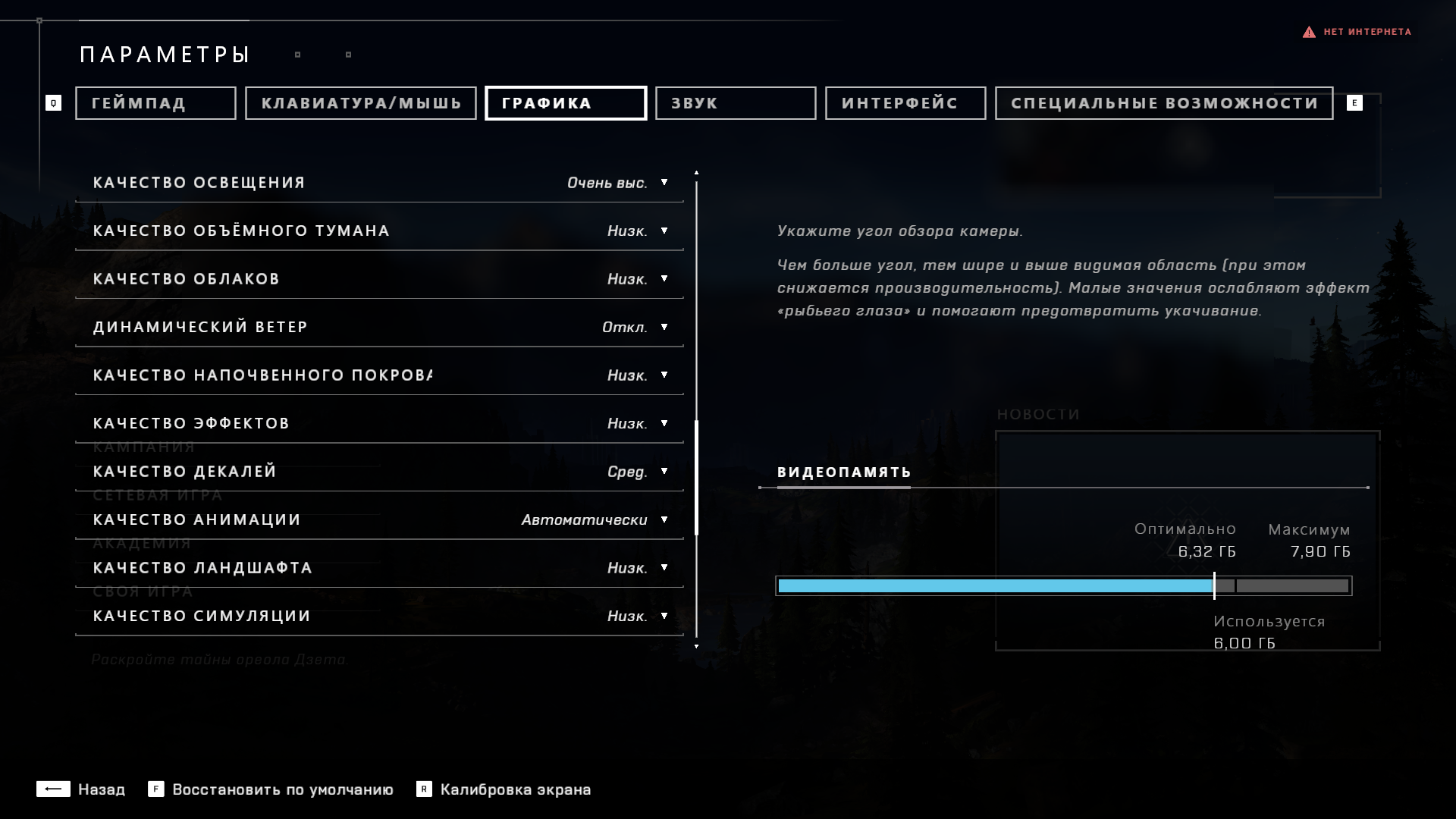Switch to the Звук settings tab
The width and height of the screenshot is (1456, 819).
[736, 103]
